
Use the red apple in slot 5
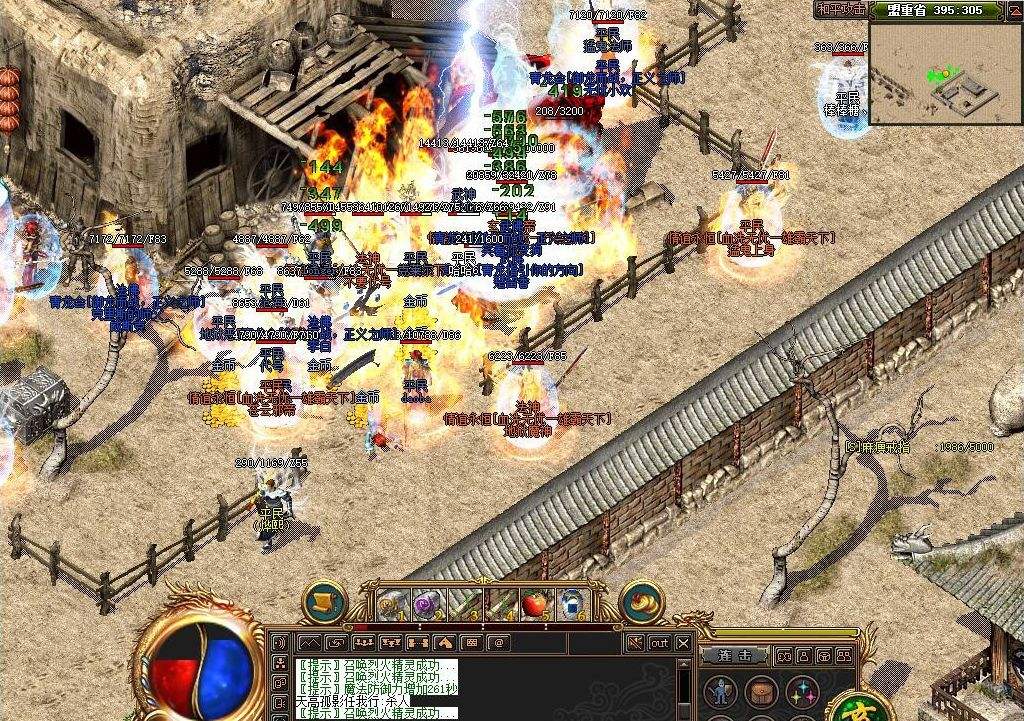coord(535,604)
